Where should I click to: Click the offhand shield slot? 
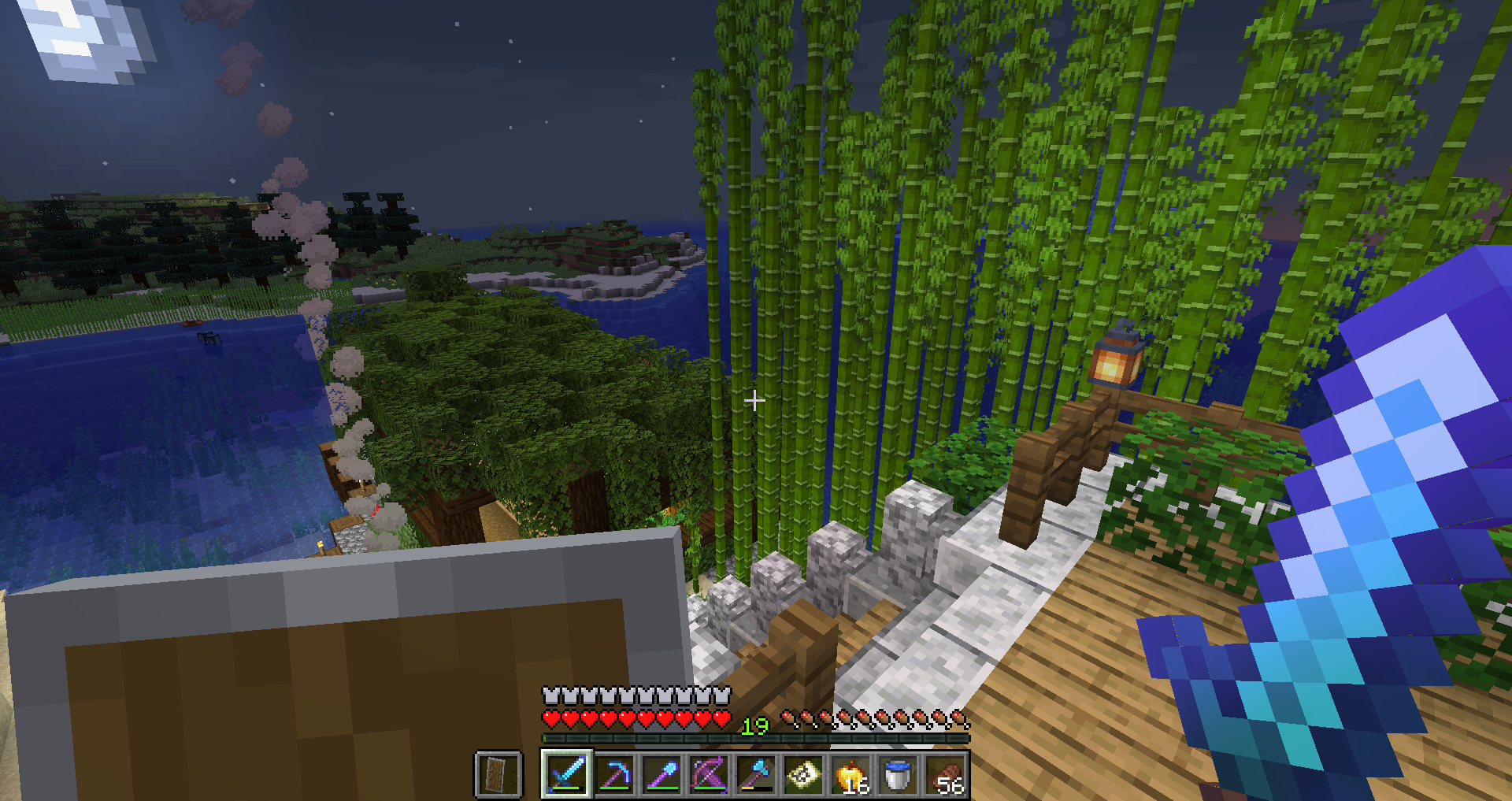[498, 774]
